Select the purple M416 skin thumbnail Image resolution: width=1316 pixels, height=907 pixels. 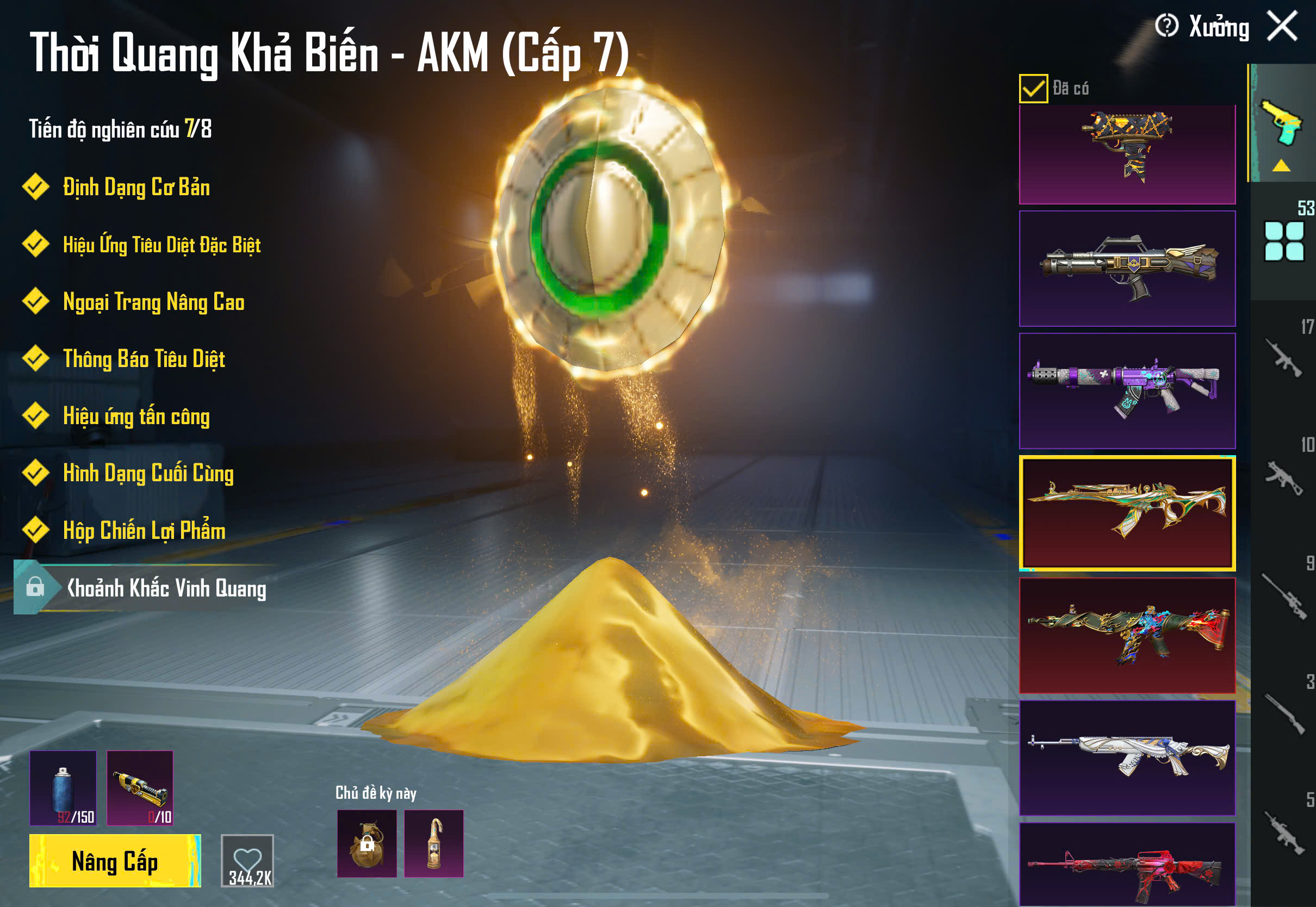[x=1127, y=390]
